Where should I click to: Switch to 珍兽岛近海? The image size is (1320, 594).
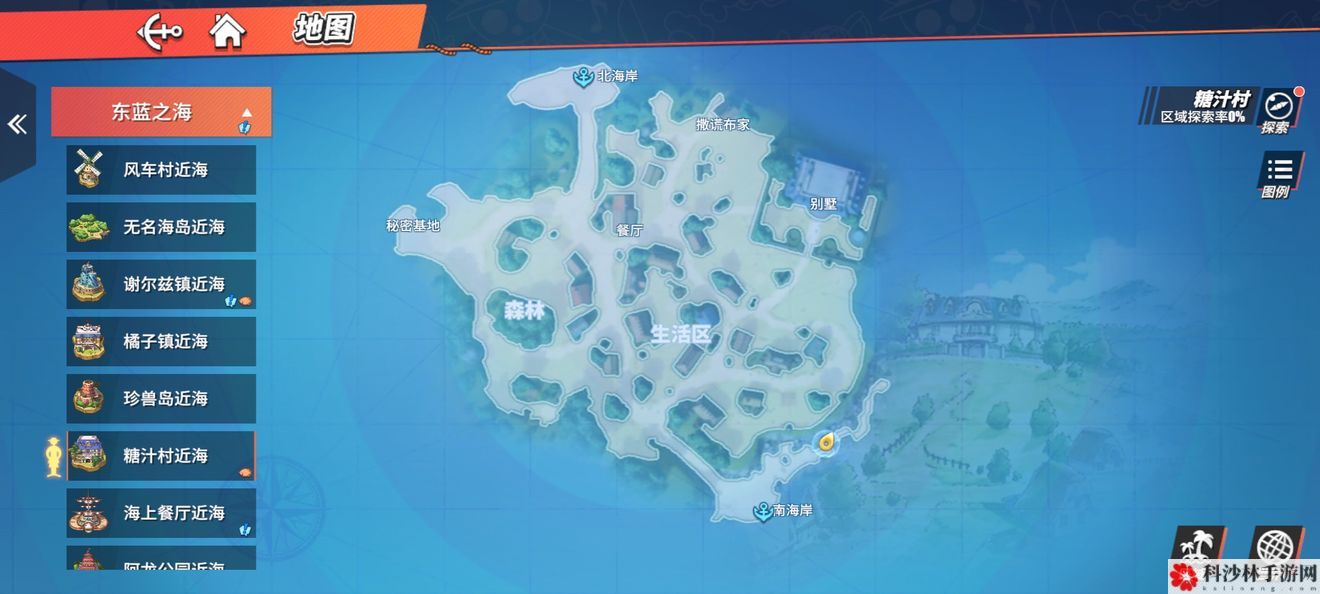161,398
